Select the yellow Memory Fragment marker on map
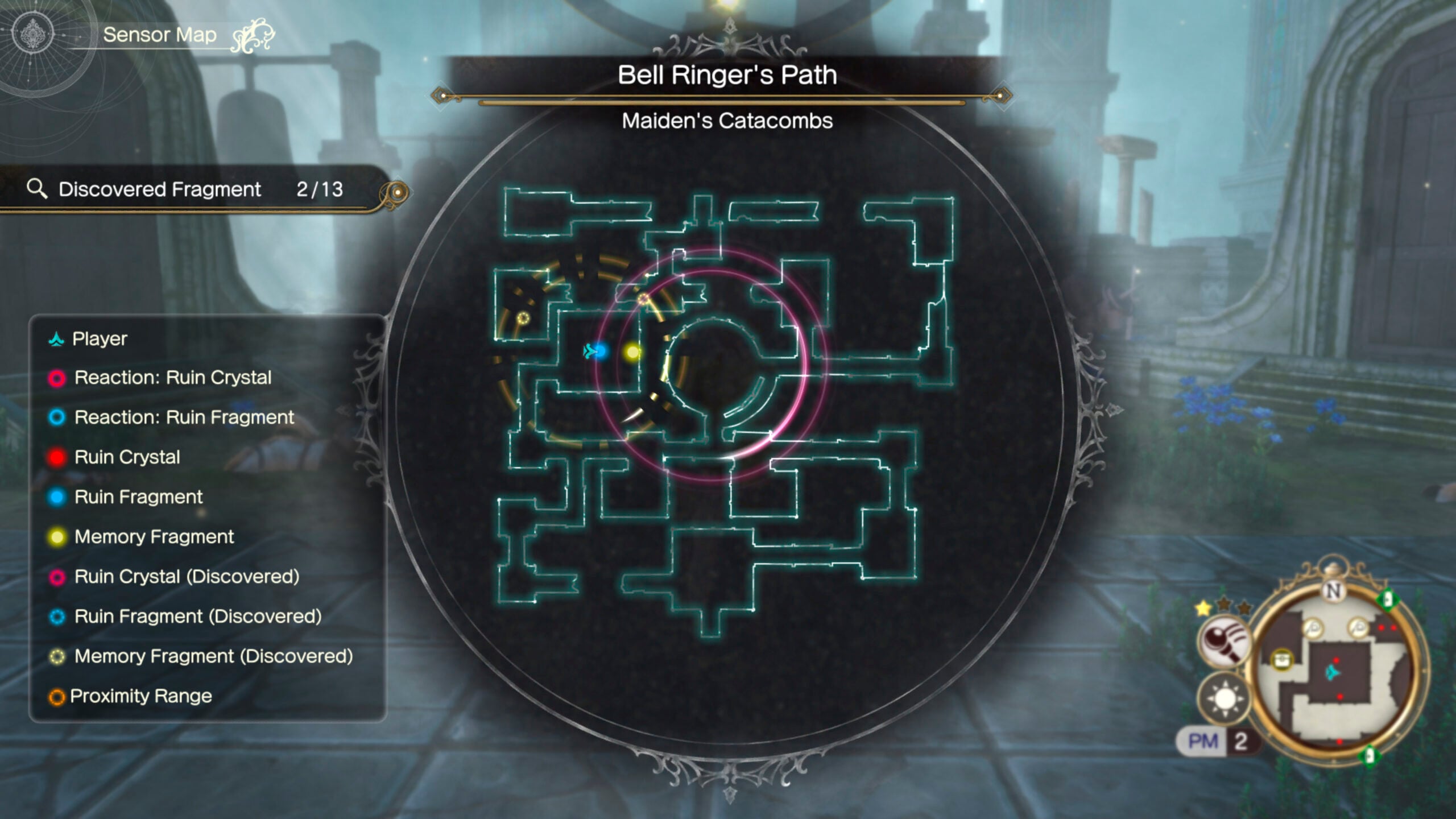This screenshot has height=819, width=1456. 632,352
